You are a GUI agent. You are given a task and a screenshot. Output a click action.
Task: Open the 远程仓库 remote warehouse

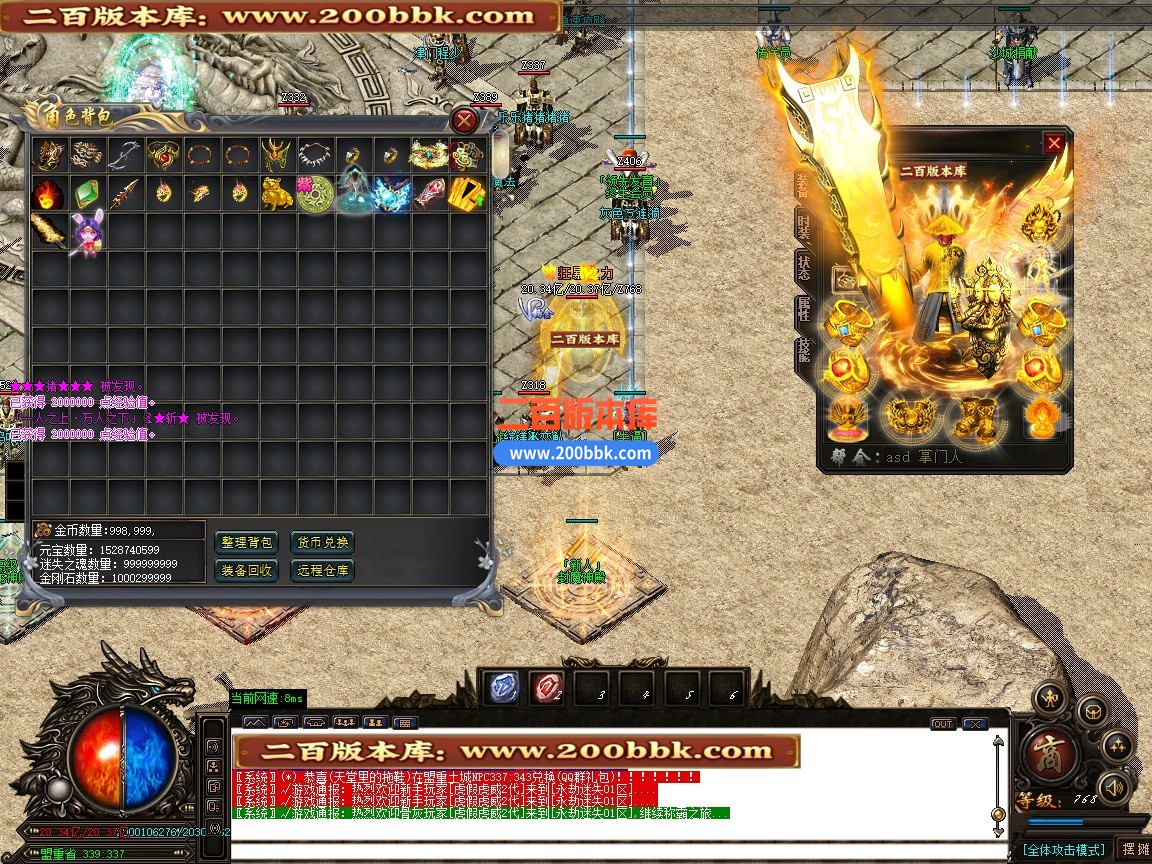coord(322,570)
